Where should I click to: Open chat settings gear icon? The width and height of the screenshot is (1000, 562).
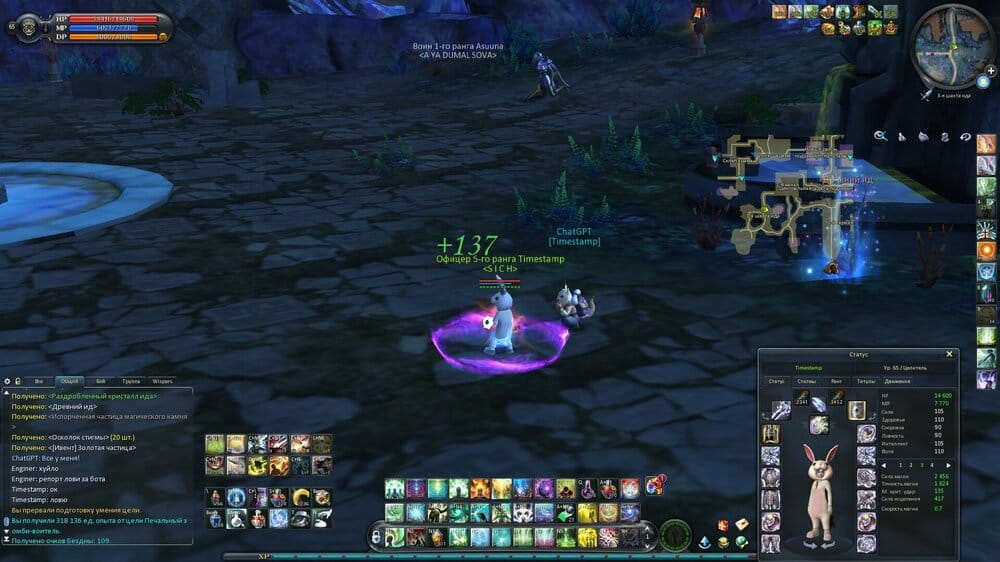pos(7,381)
